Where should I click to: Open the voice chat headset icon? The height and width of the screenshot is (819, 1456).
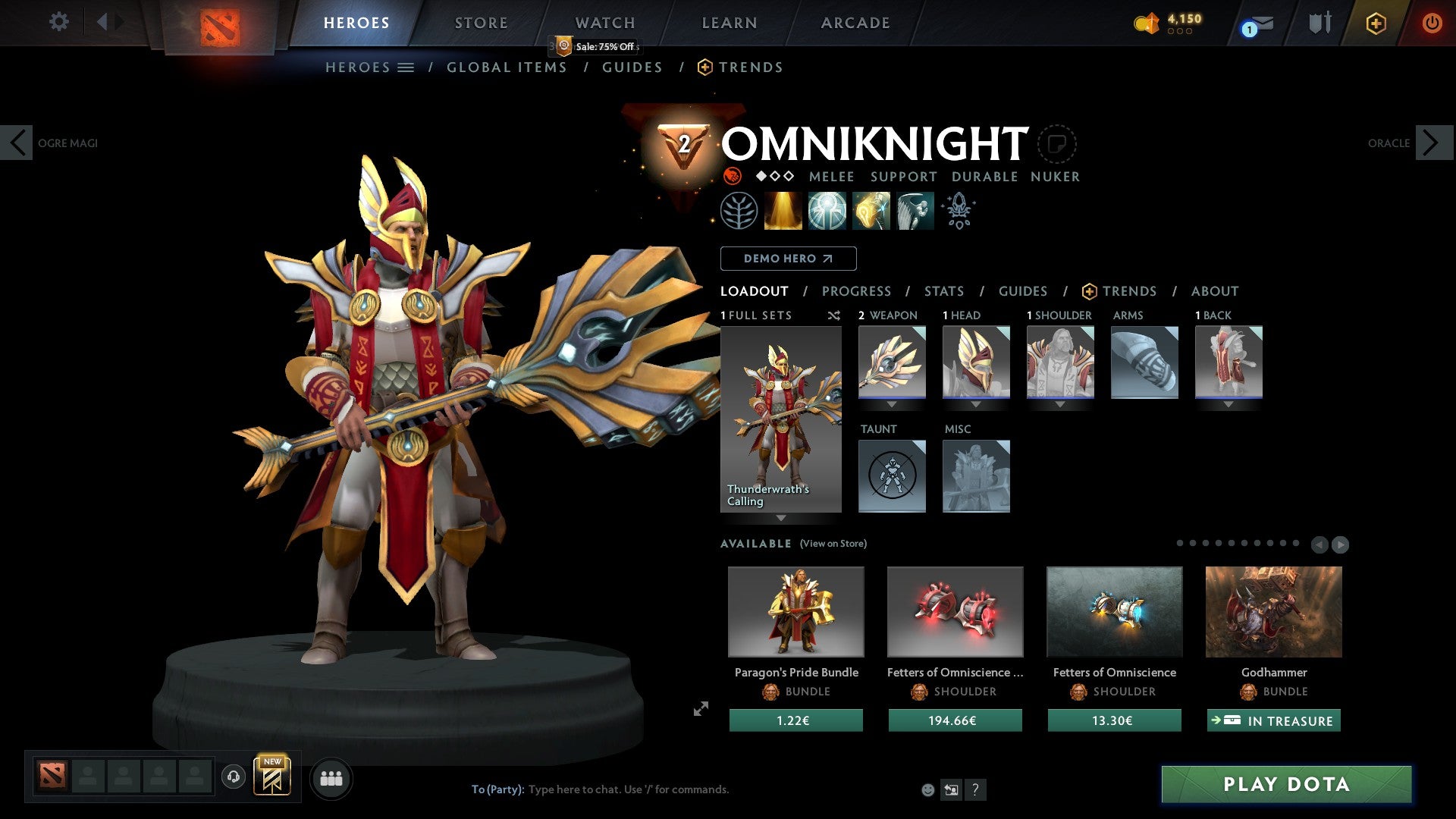tap(234, 777)
